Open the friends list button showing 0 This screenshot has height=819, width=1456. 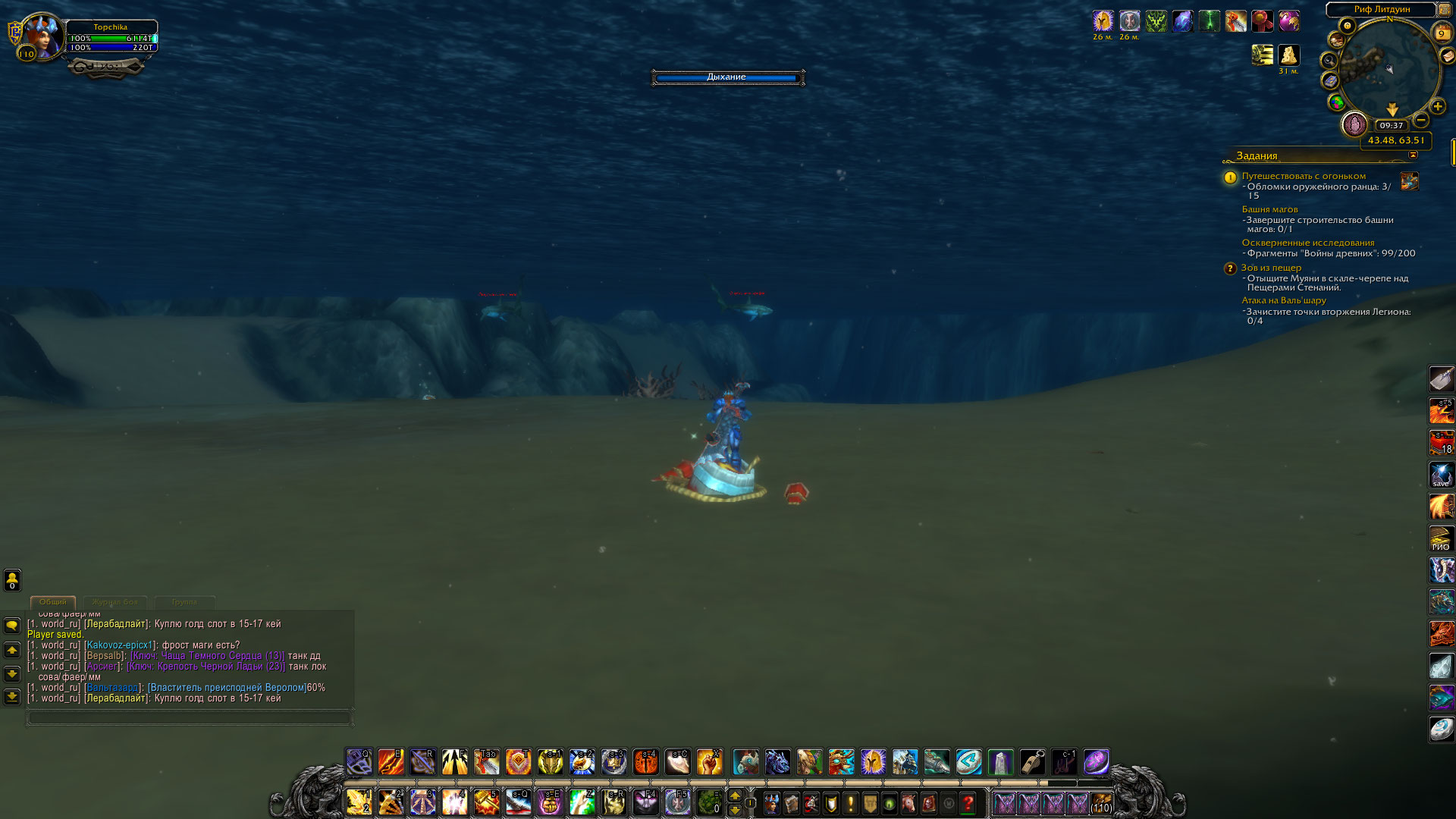pyautogui.click(x=12, y=580)
